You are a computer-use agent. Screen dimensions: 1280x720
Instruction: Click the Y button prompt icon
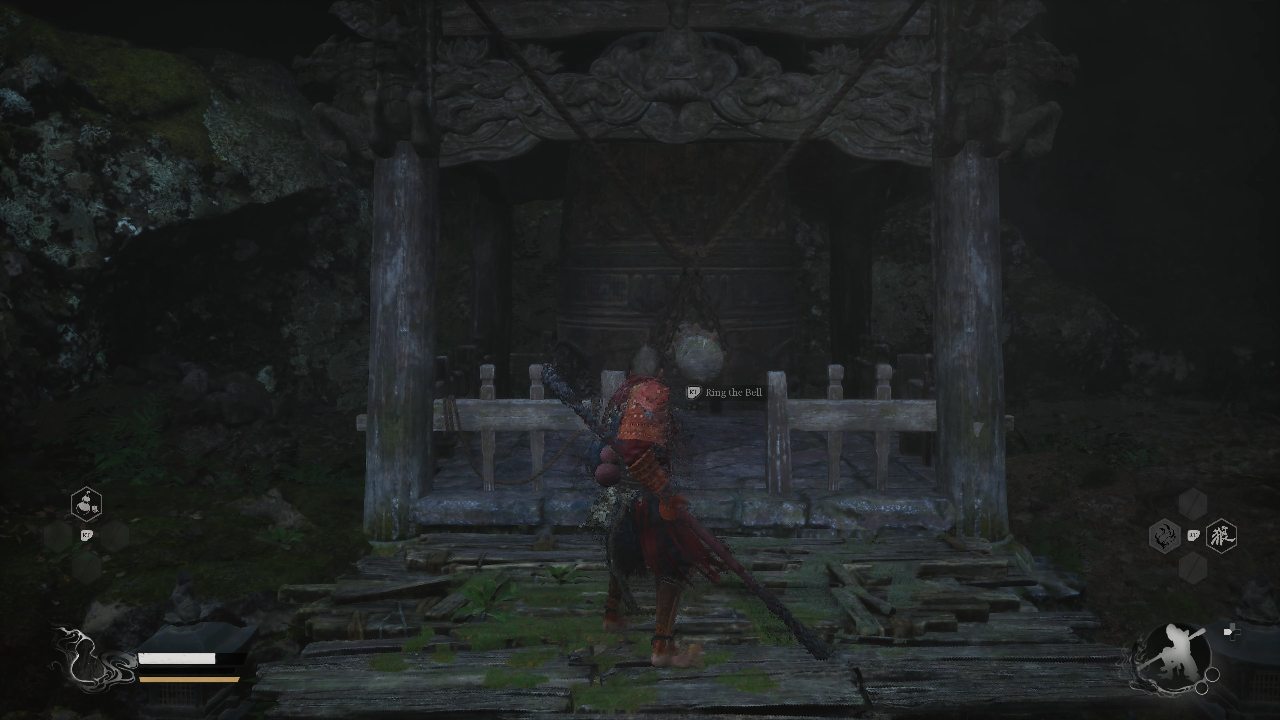[x=1193, y=536]
